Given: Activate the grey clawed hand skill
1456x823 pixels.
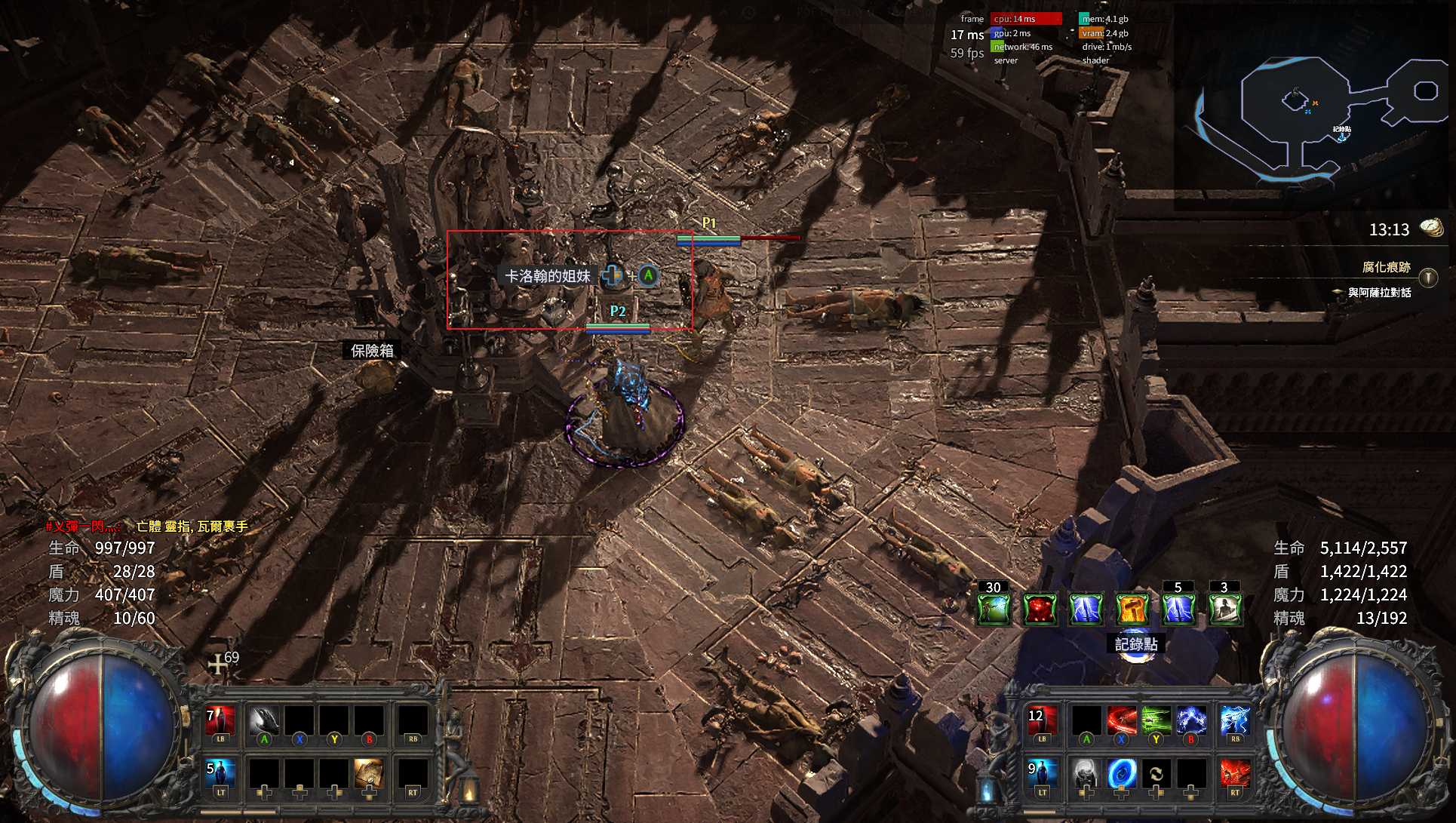Looking at the screenshot, I should 263,722.
